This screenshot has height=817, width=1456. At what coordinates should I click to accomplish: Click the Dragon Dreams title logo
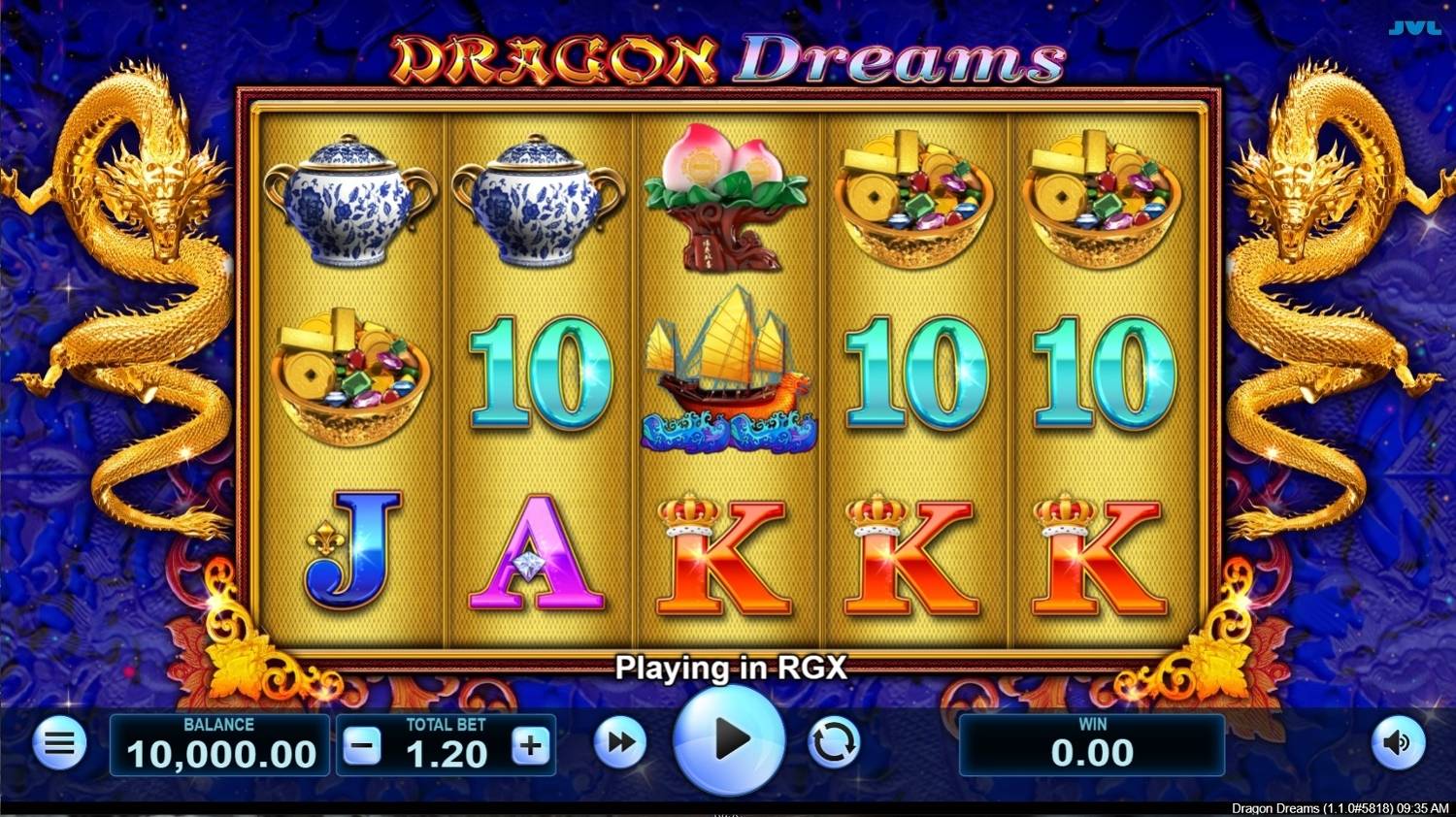pyautogui.click(x=726, y=58)
